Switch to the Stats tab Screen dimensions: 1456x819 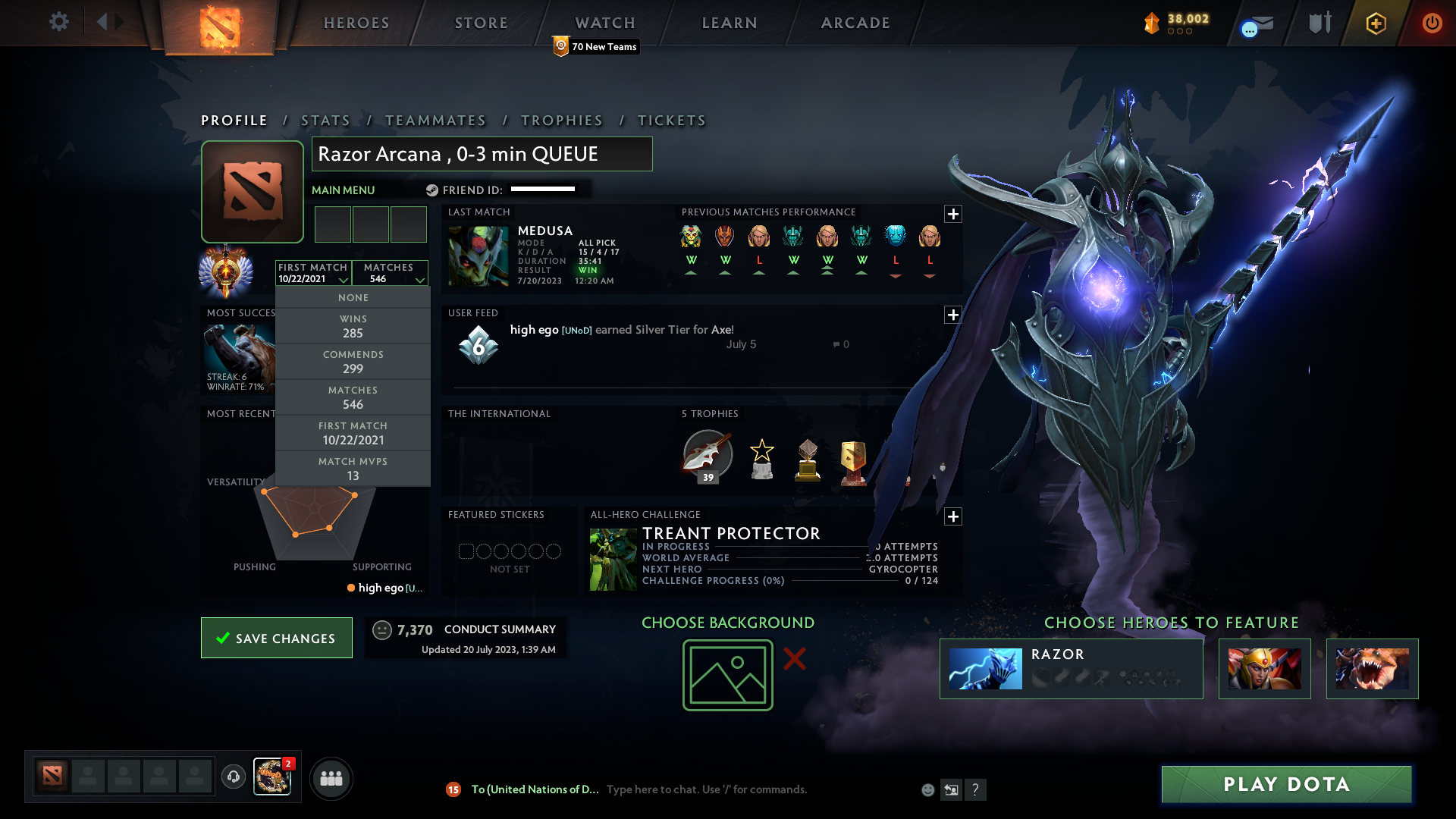tap(325, 120)
